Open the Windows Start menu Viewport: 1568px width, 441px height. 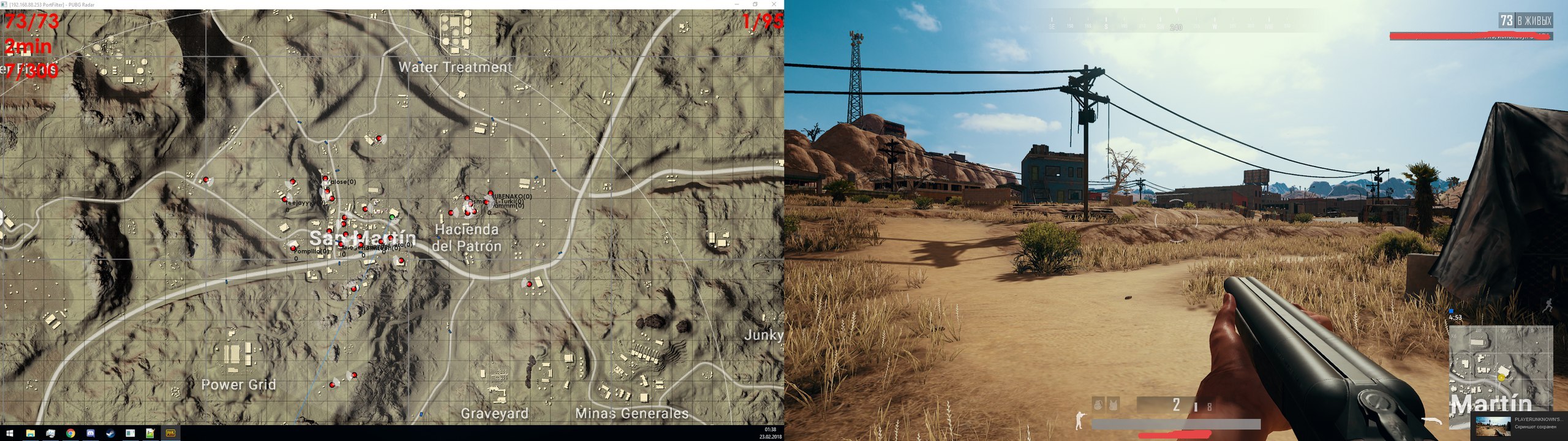[9, 433]
